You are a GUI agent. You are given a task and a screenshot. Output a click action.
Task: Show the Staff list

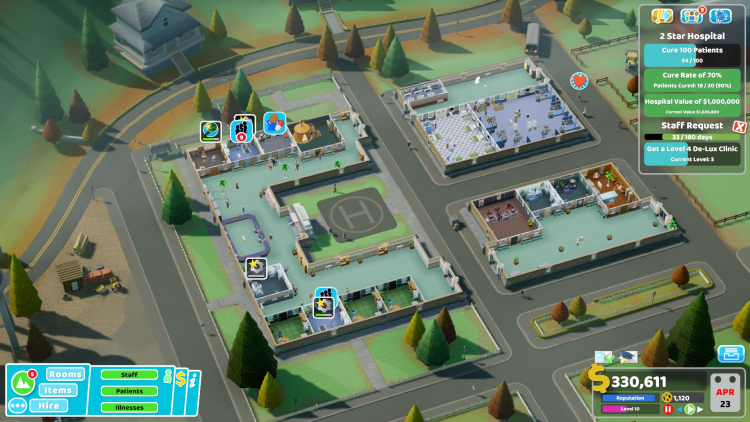(x=130, y=375)
